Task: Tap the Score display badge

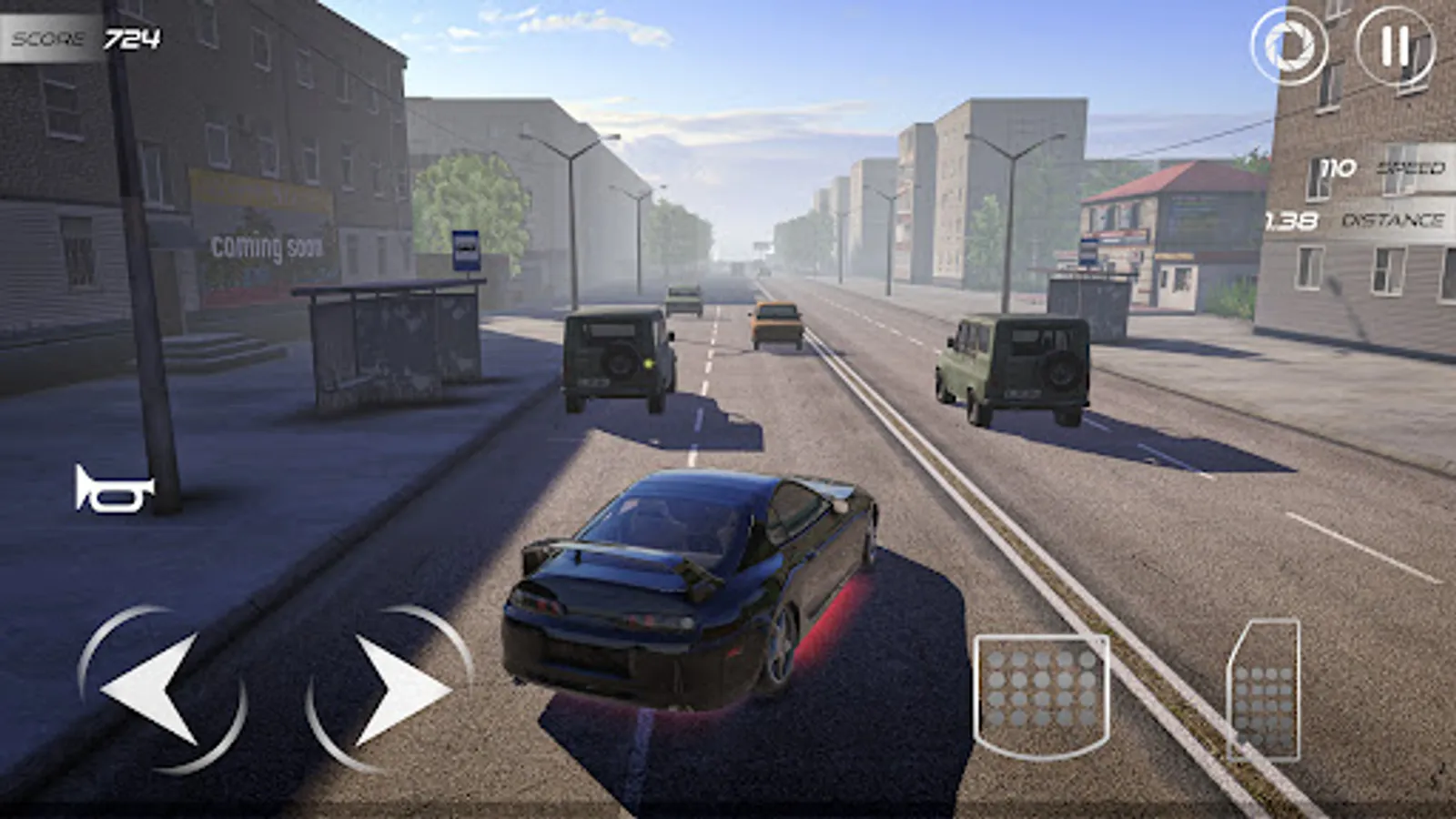Action: pyautogui.click(x=82, y=36)
